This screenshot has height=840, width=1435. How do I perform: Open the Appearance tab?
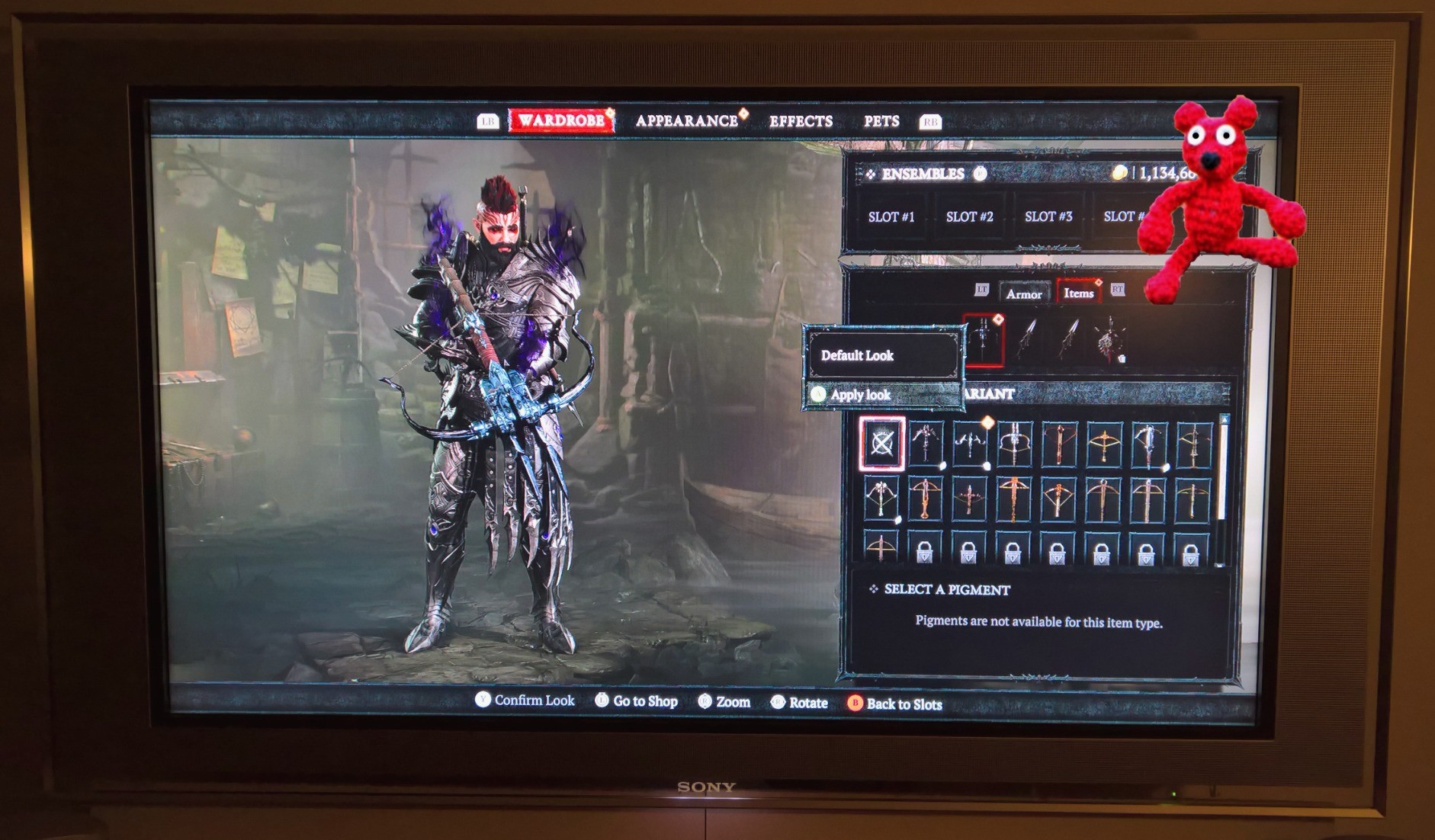pyautogui.click(x=686, y=121)
